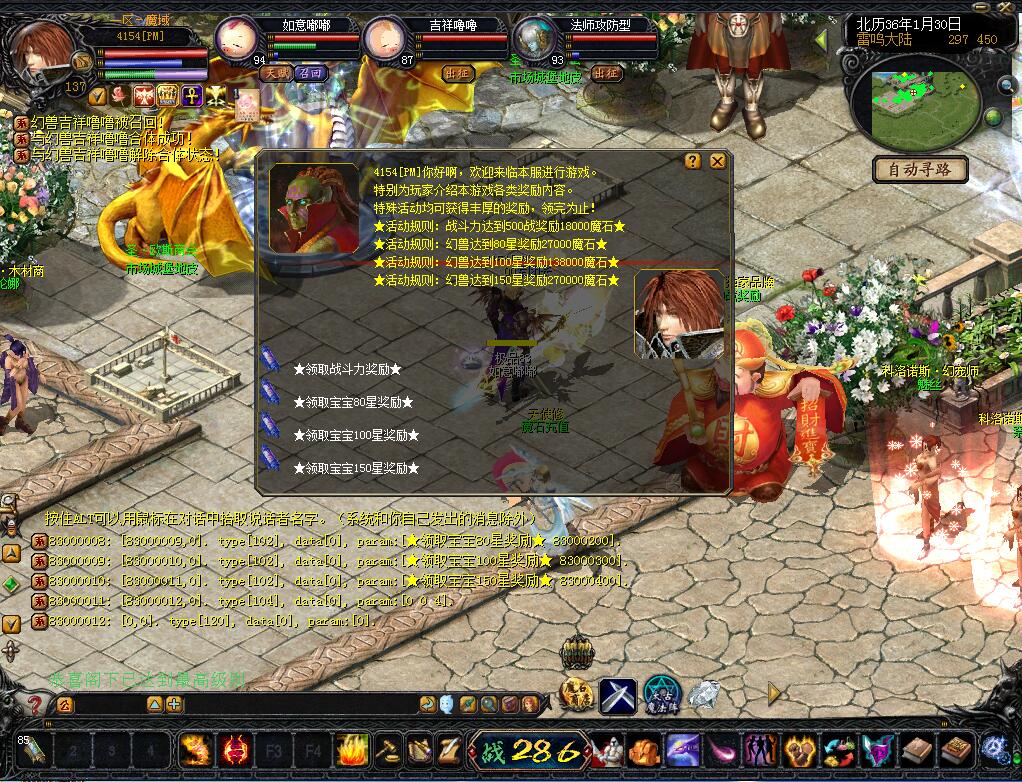This screenshot has height=782, width=1022.
Task: Send out pet 法师攻防型 with 出征
Action: [606, 73]
